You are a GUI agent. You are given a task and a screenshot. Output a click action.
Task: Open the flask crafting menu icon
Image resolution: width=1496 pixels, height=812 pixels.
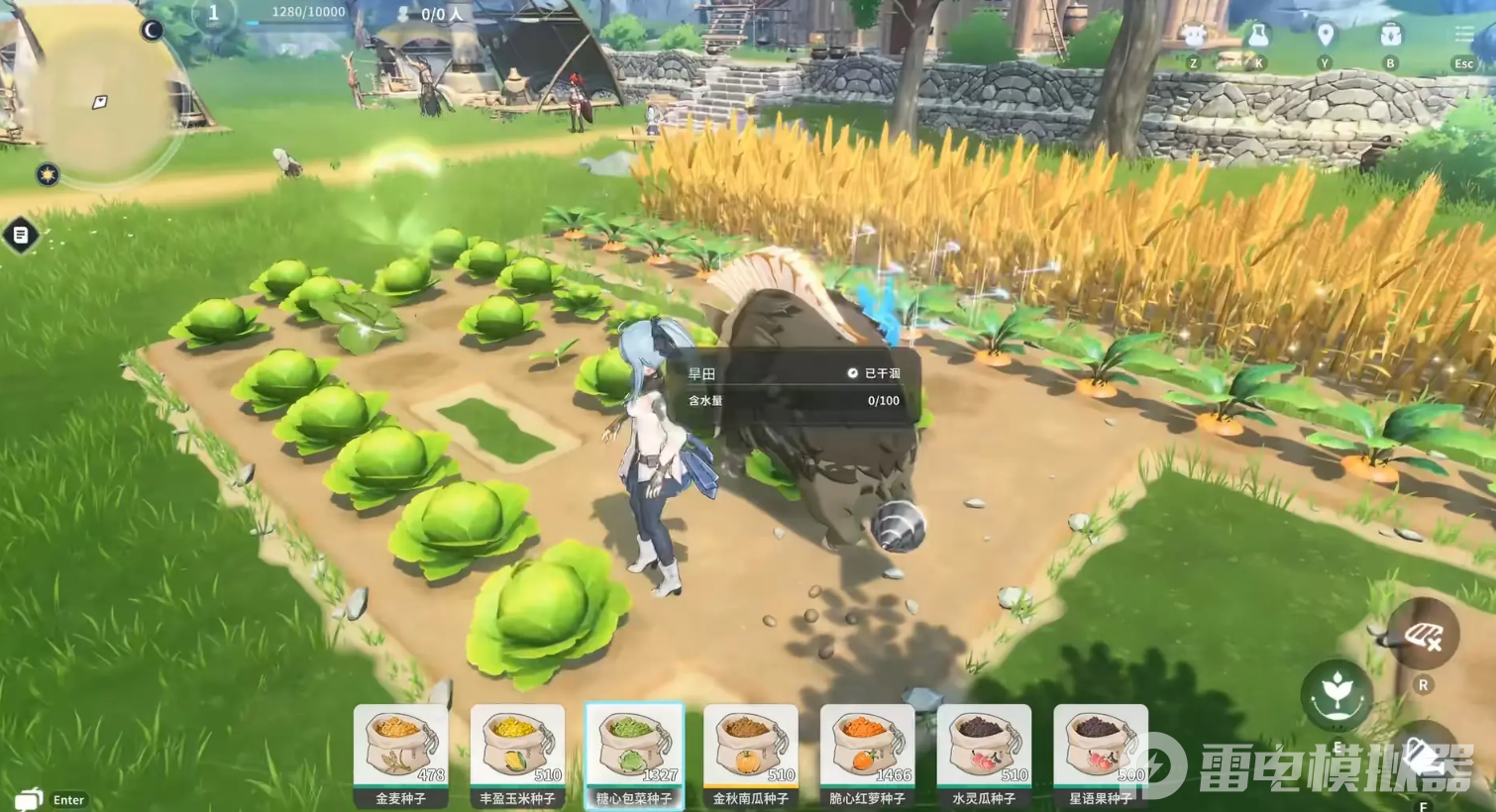coord(1258,37)
